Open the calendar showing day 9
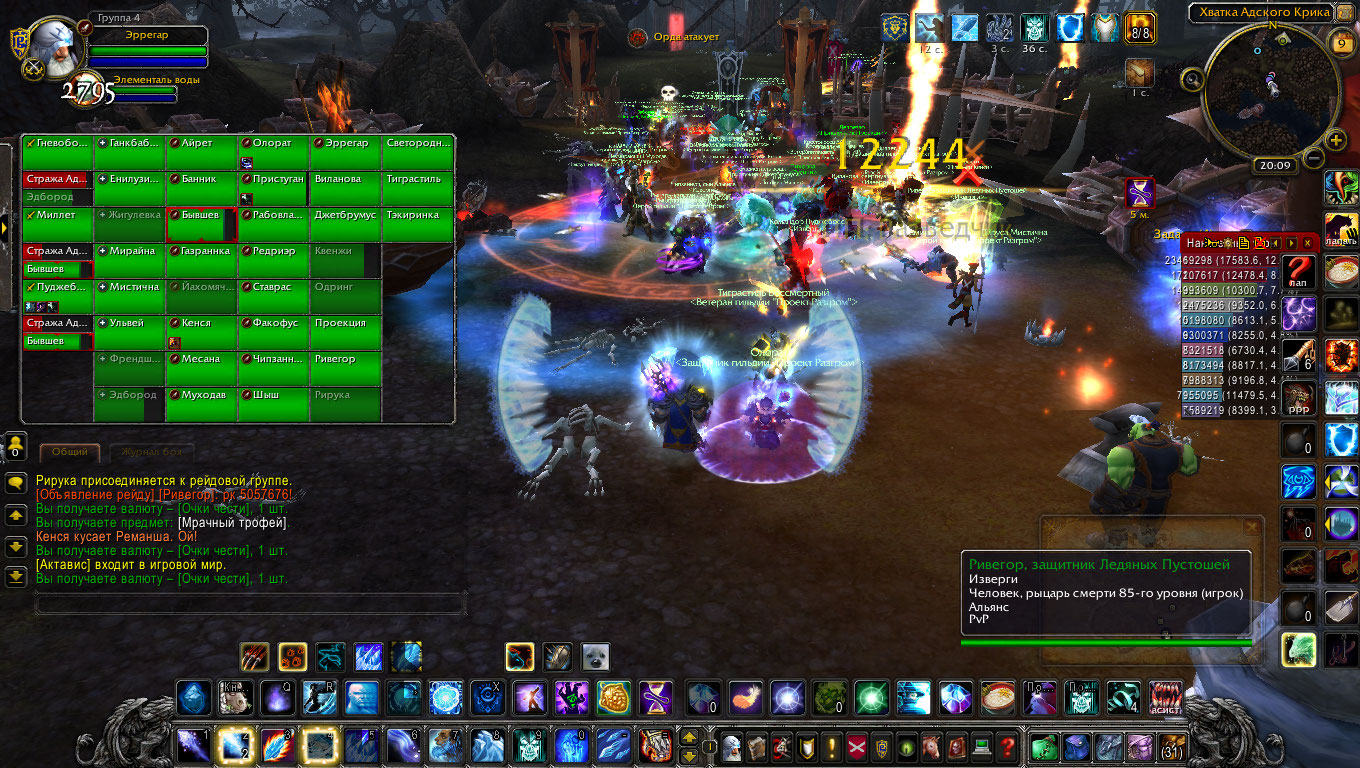 tap(1342, 43)
